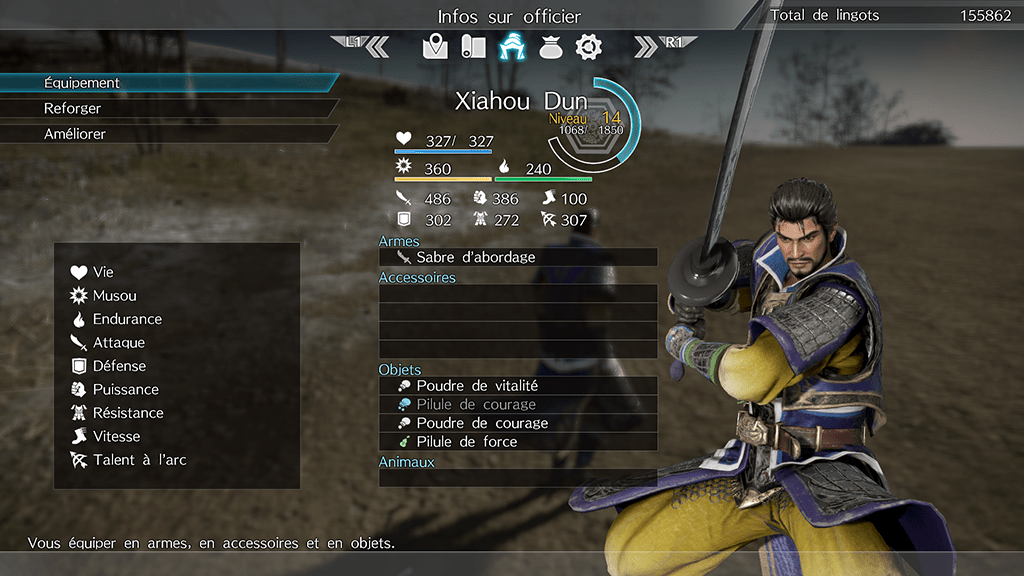Viewport: 1024px width, 576px height.
Task: Select the Pilule de force item
Action: click(517, 441)
